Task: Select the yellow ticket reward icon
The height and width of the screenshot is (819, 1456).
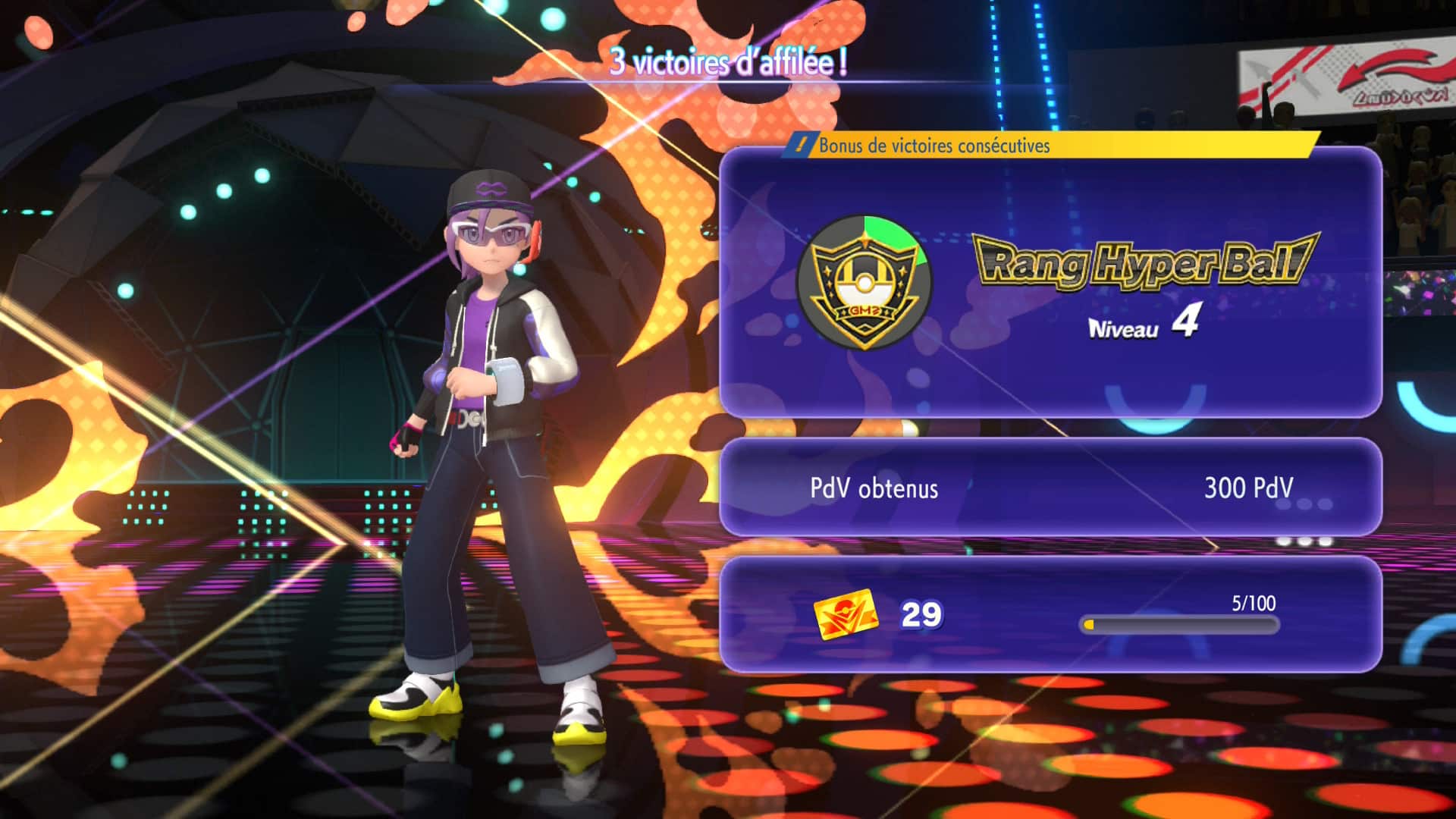Action: click(x=845, y=614)
